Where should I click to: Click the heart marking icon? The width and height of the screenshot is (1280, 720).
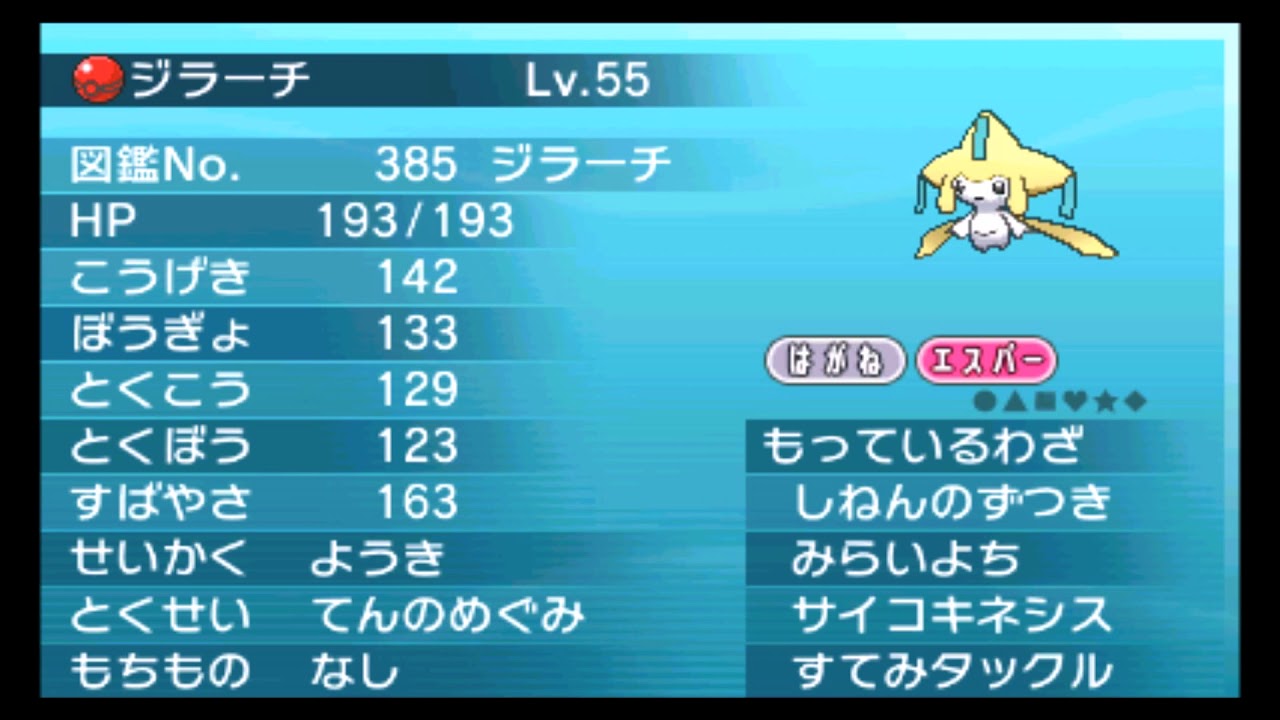[x=1075, y=400]
